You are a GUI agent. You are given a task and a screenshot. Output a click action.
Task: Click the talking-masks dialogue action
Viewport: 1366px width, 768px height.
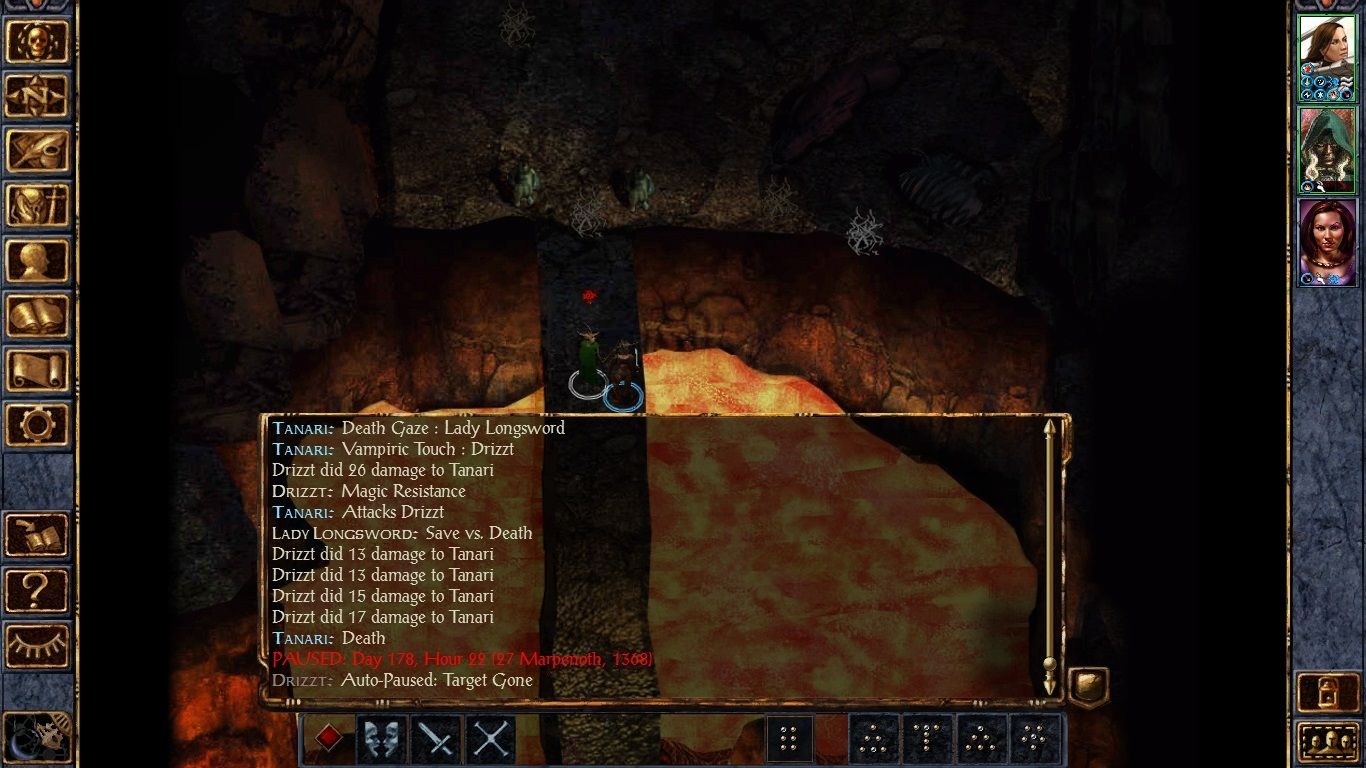(381, 739)
